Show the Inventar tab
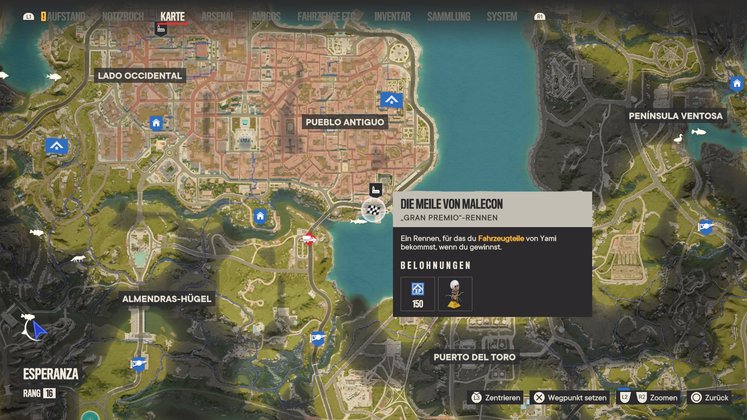 click(392, 17)
